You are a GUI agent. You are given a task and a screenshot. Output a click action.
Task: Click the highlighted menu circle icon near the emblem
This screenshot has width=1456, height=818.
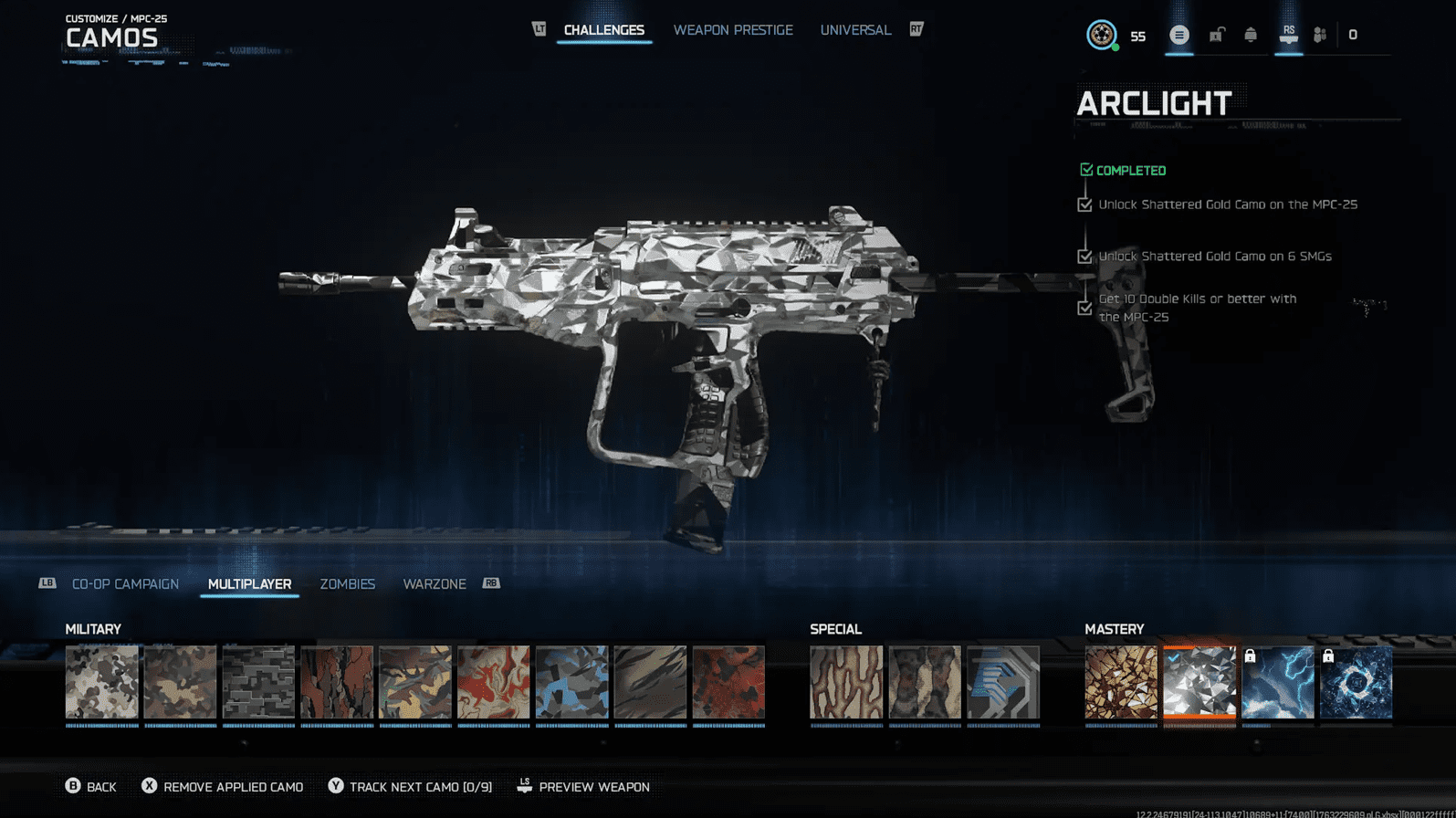(x=1178, y=35)
